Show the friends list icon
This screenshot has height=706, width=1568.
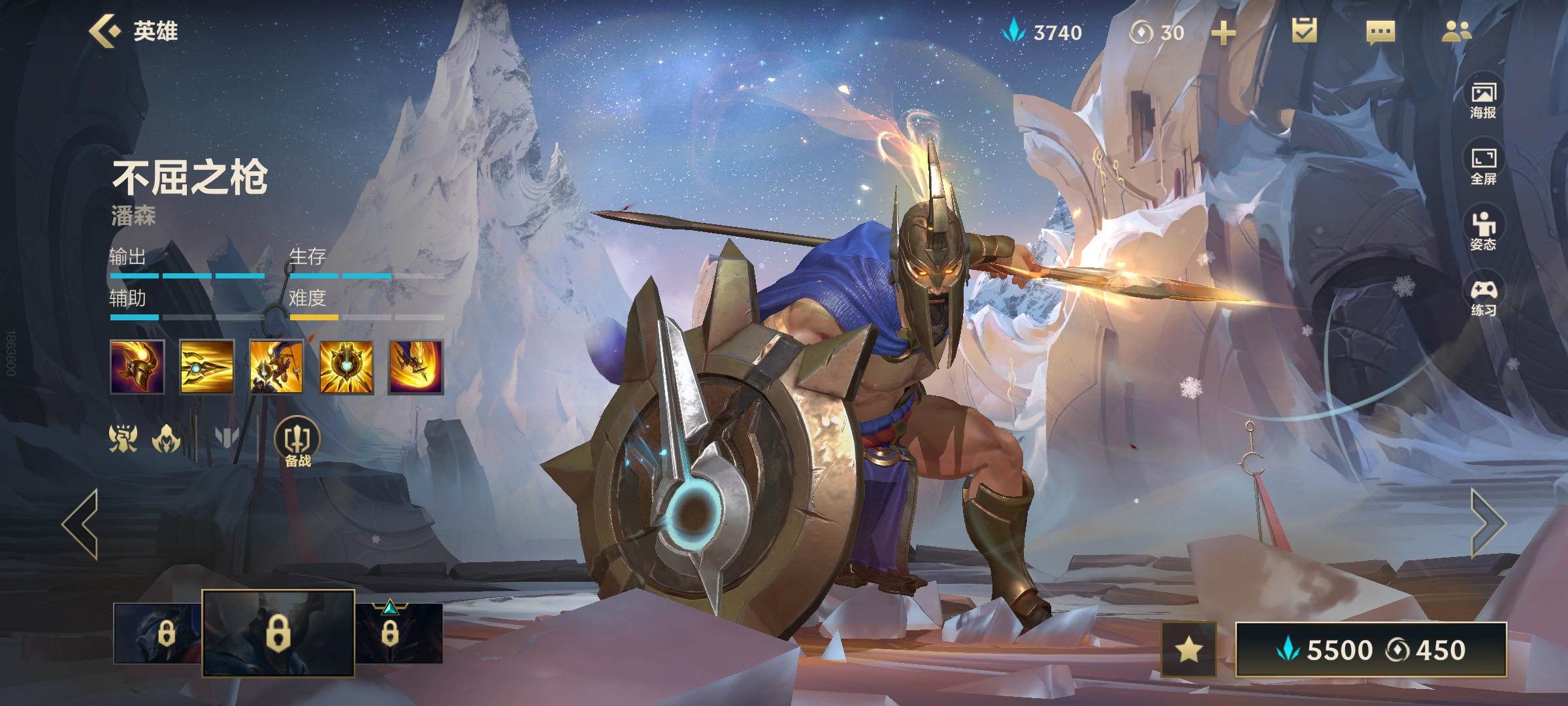click(1456, 31)
